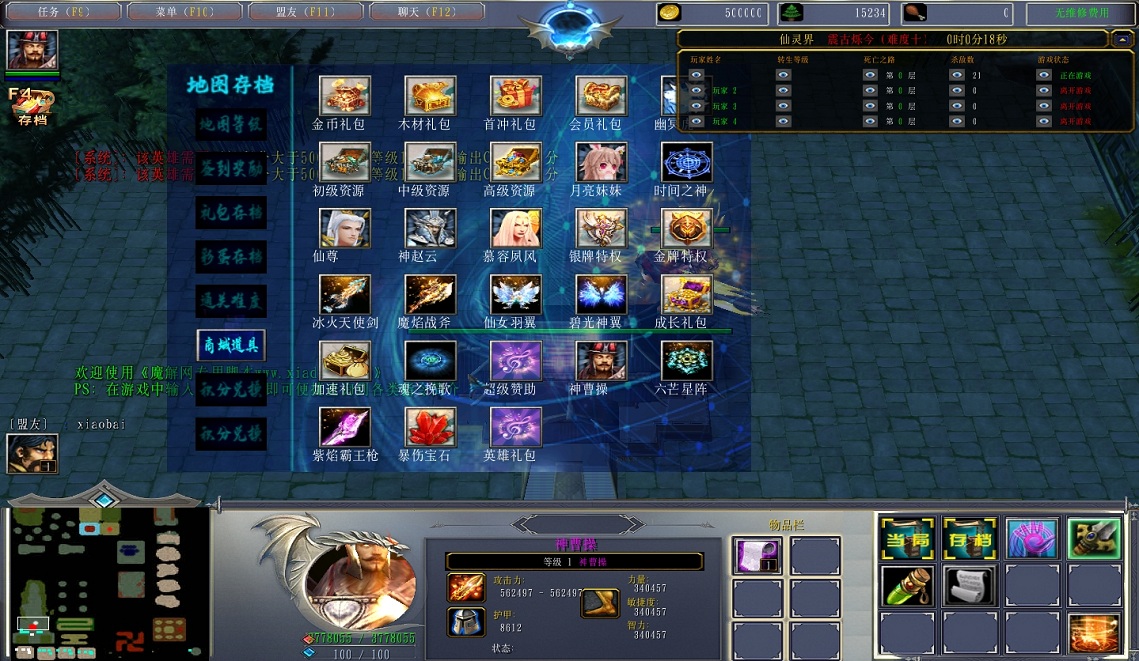Image resolution: width=1139 pixels, height=661 pixels.
Task: Click the 当局 command button
Action: [x=908, y=539]
